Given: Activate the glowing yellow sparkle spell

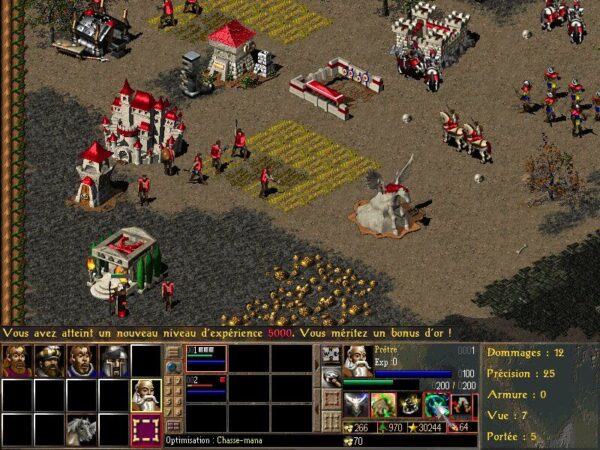Looking at the screenshot, I should point(410,404).
